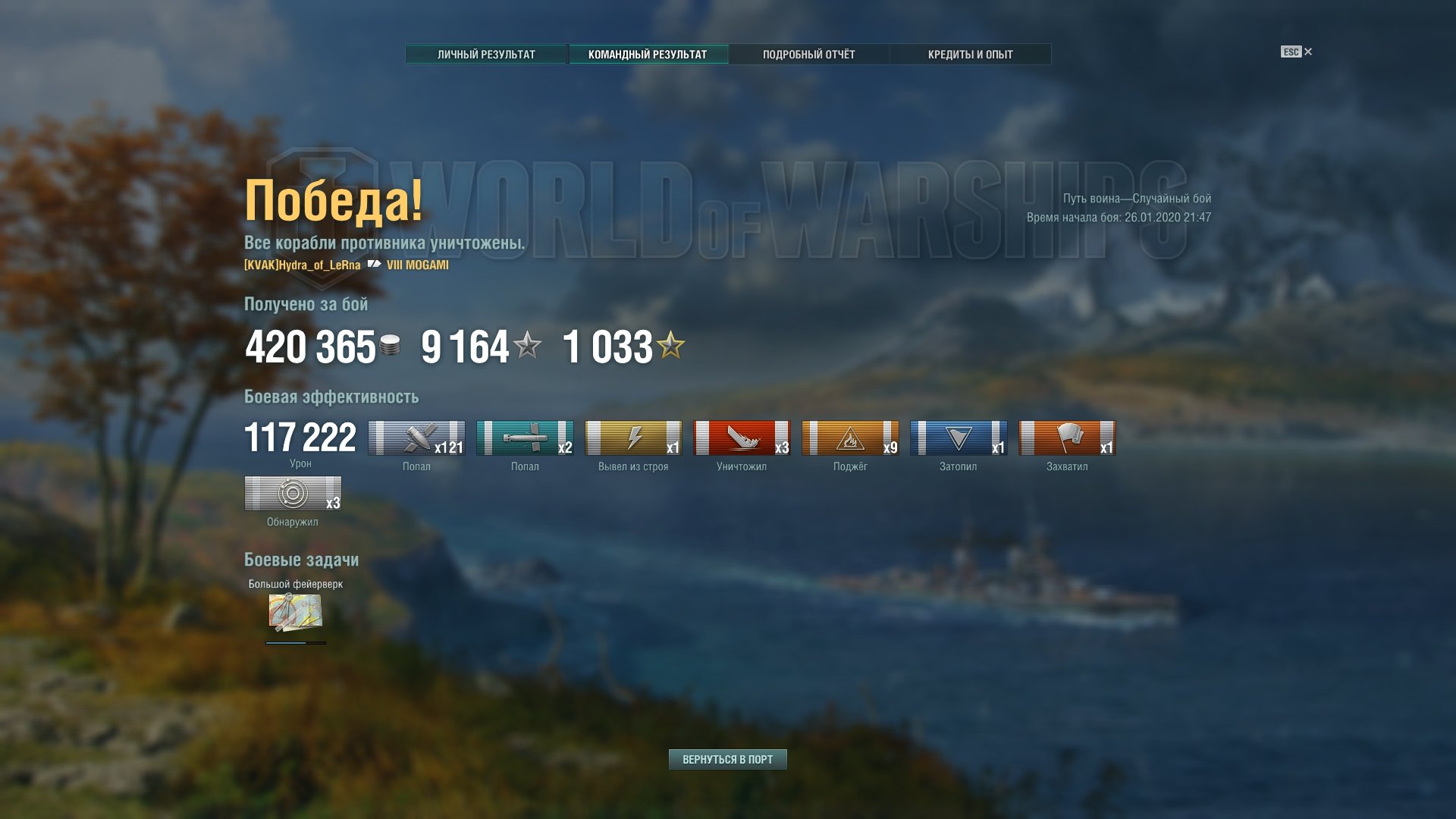Select the shell hits ribbon x121
1456x819 pixels.
click(x=416, y=438)
